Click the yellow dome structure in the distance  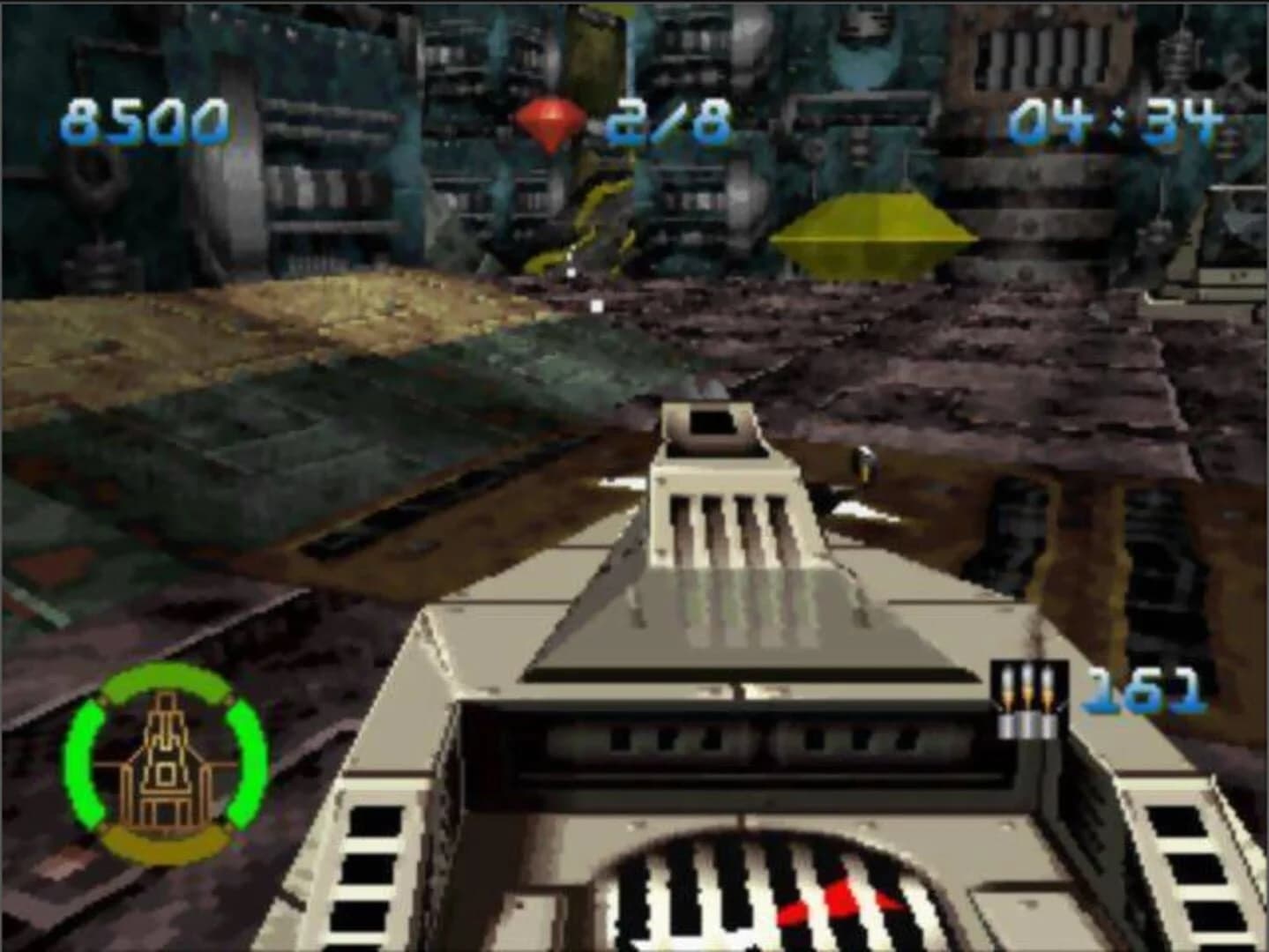pos(873,229)
